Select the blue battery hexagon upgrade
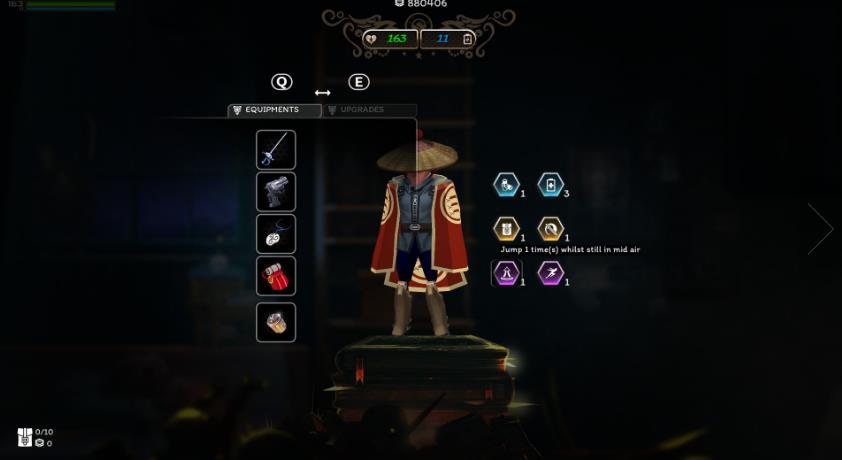 click(x=551, y=185)
